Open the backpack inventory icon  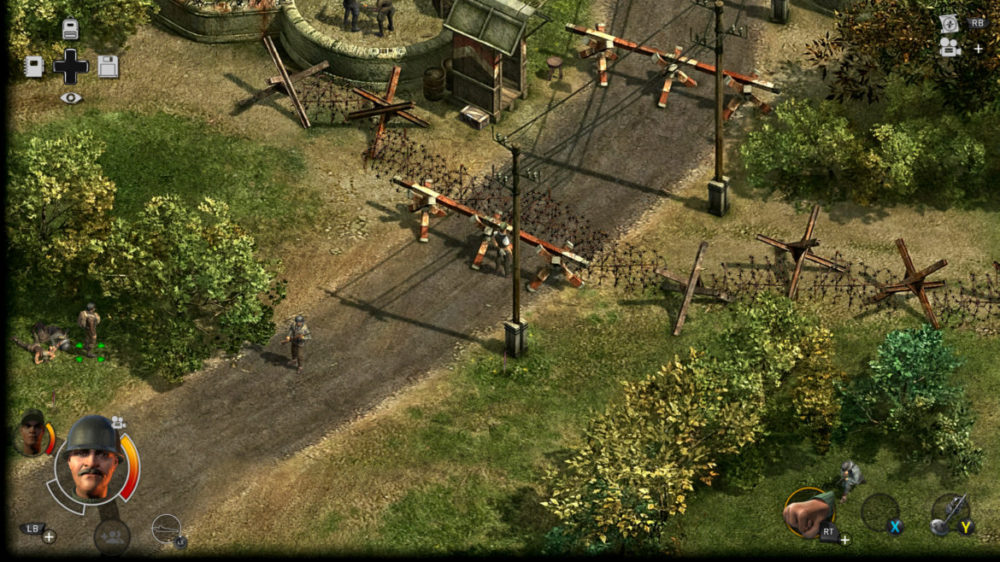[x=70, y=29]
